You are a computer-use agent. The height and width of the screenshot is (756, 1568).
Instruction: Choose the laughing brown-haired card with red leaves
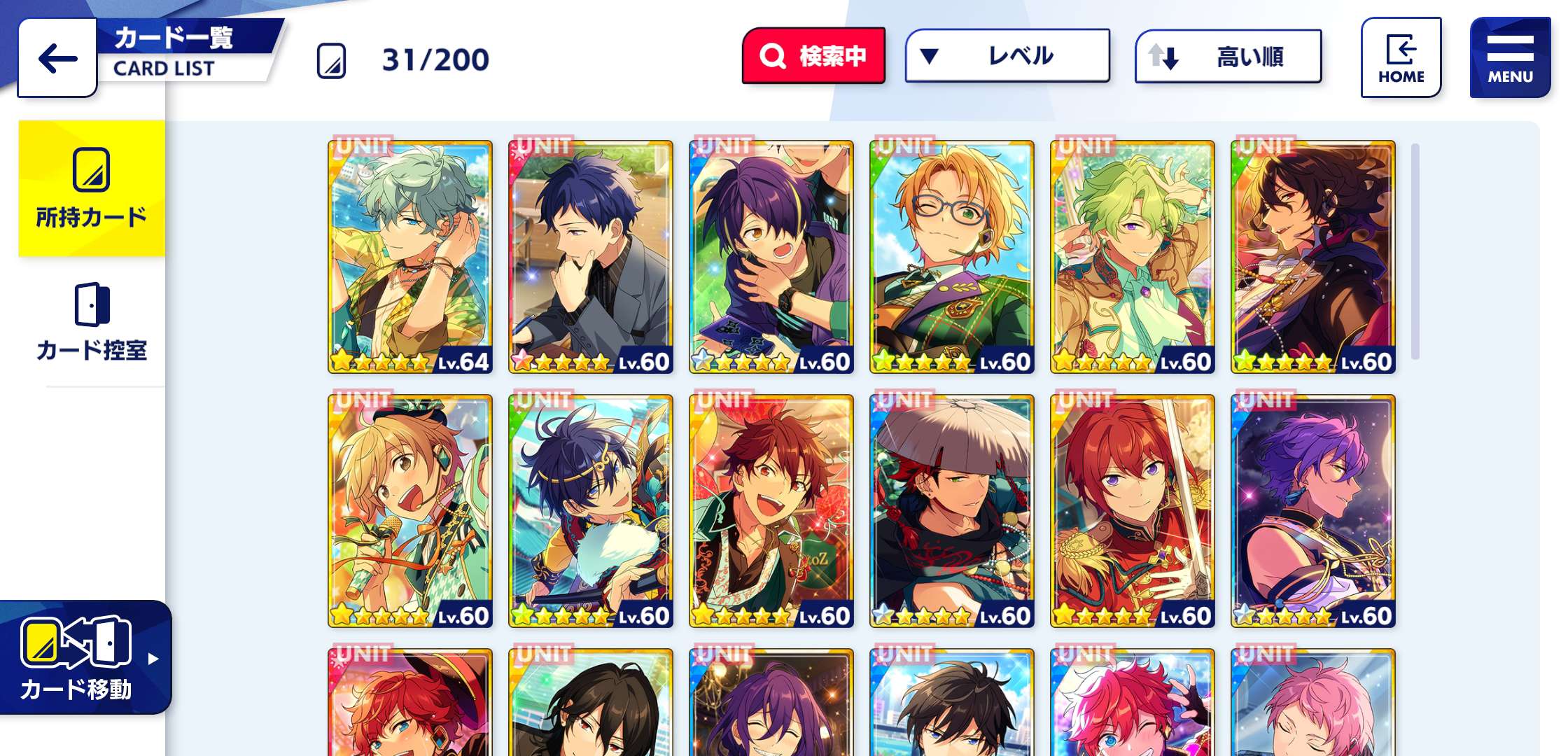[771, 511]
